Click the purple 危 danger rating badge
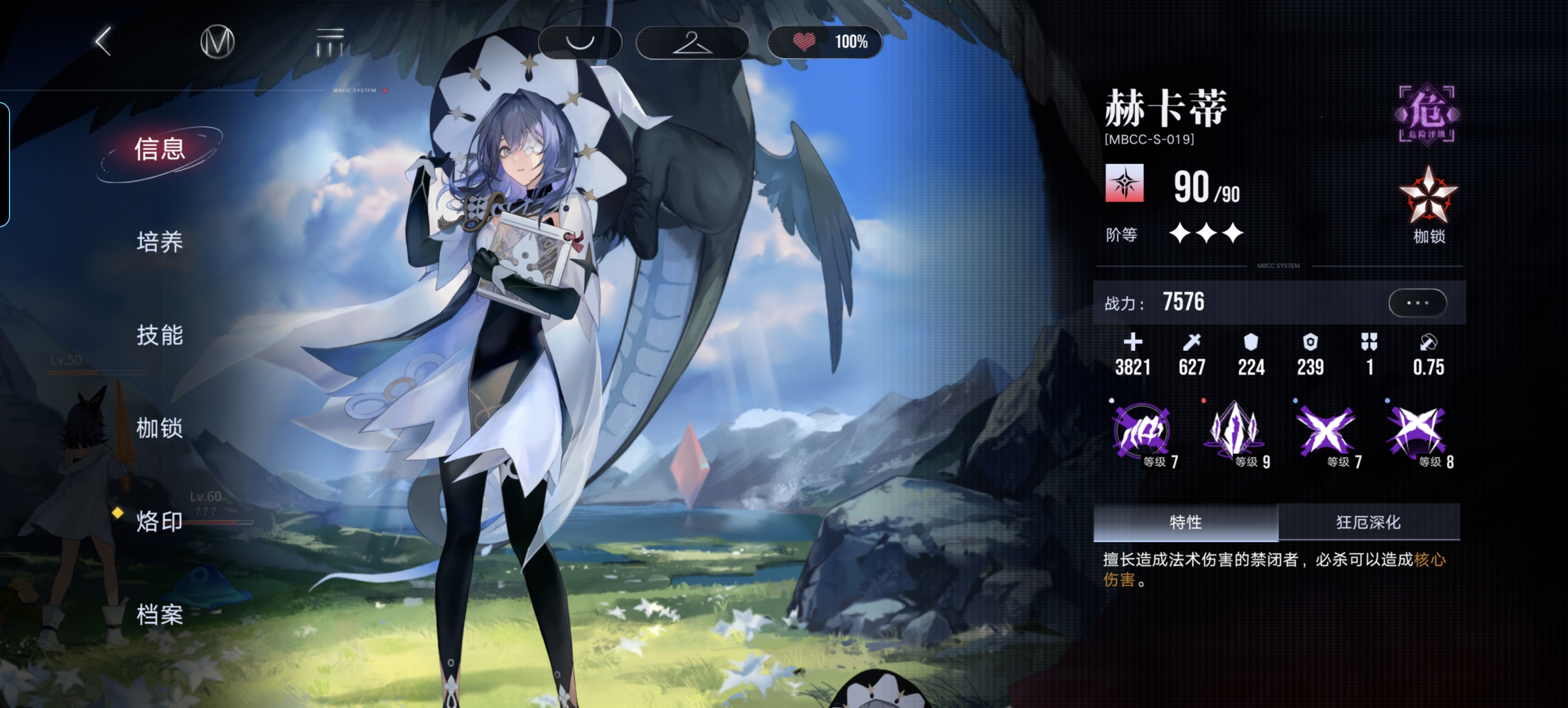1568x708 pixels. [1426, 114]
